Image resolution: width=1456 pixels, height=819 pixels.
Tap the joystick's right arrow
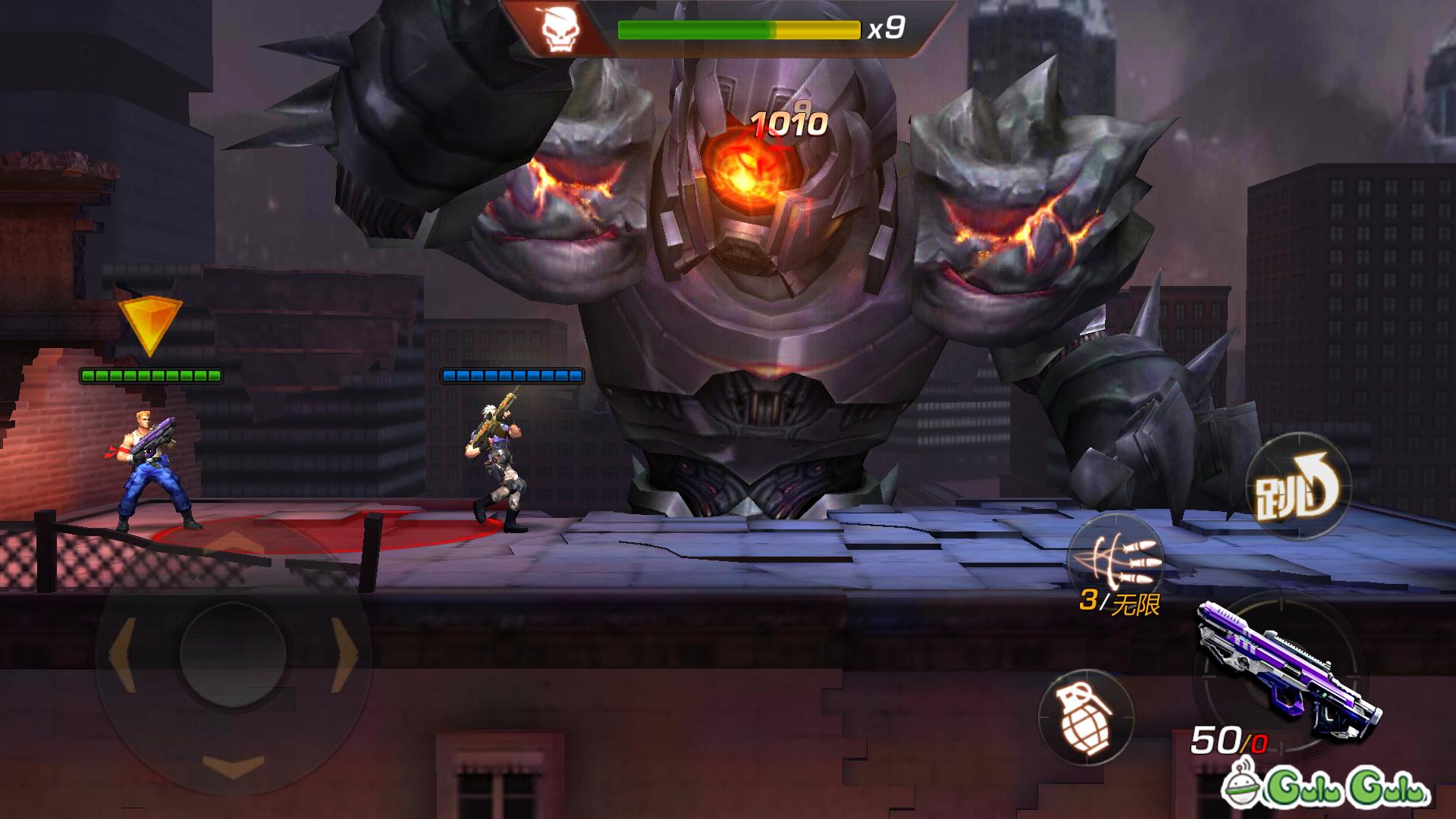coord(344,654)
